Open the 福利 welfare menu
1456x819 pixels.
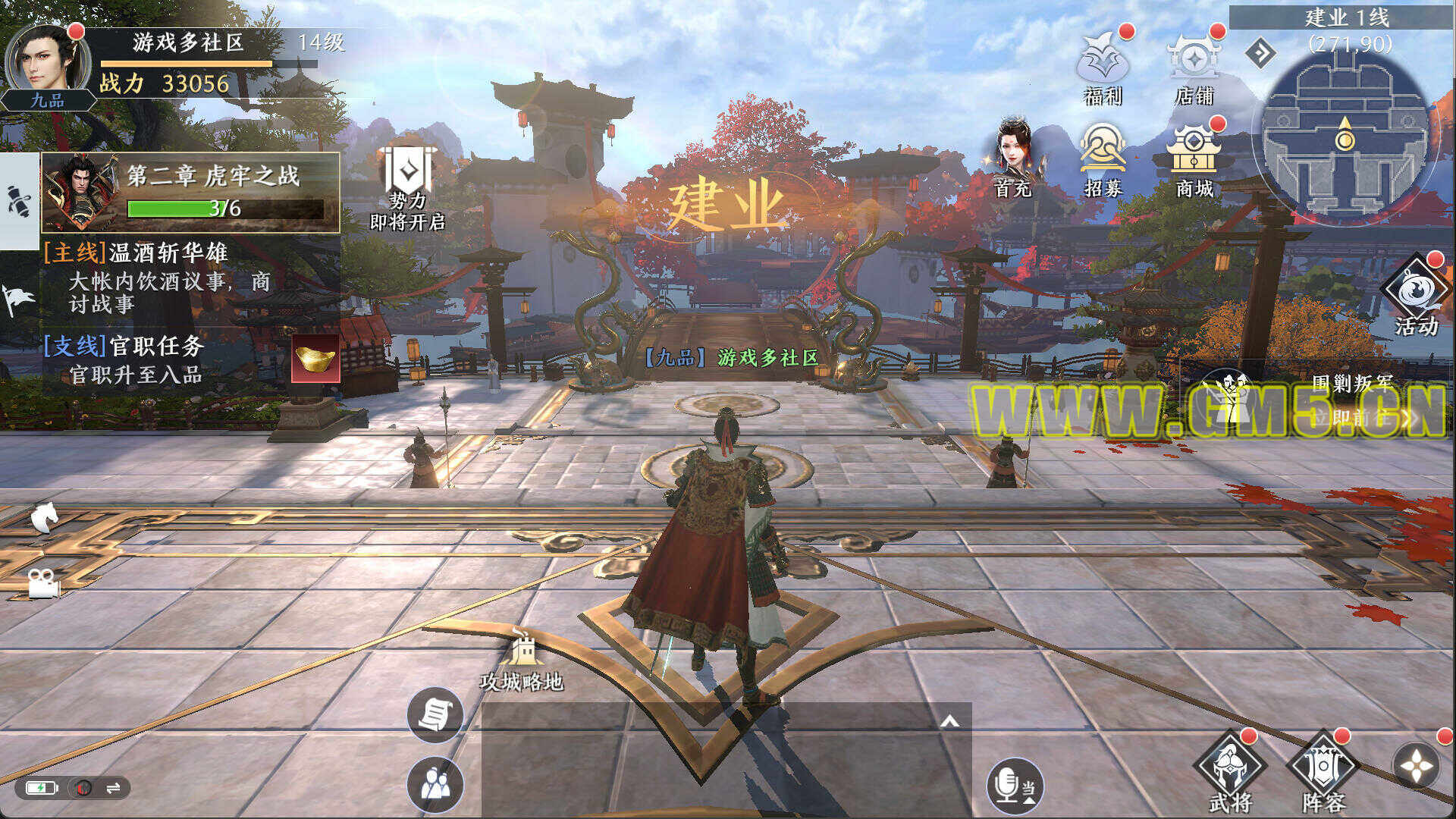pos(1103,67)
